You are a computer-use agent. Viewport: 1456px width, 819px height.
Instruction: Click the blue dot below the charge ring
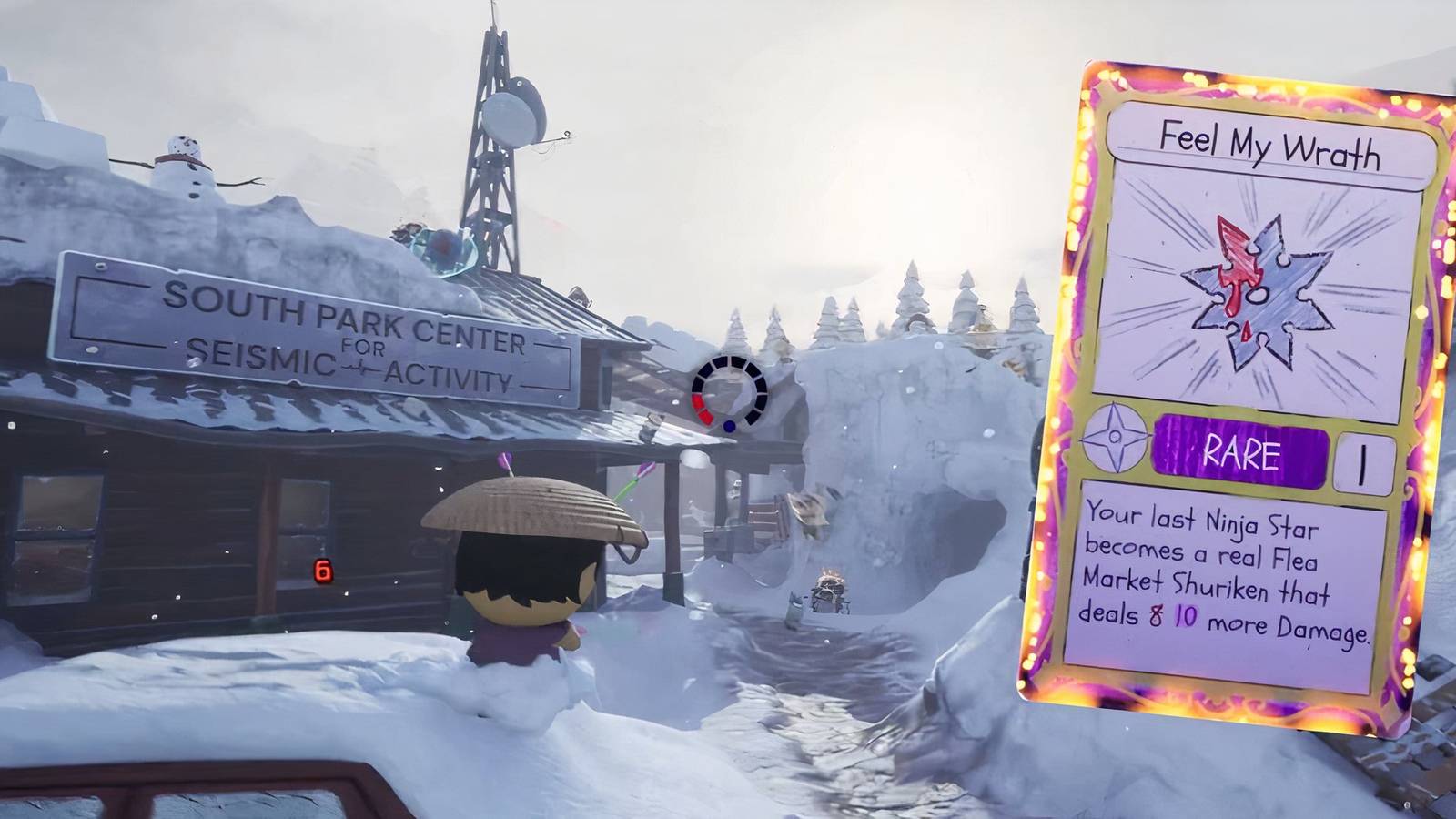pos(728,425)
